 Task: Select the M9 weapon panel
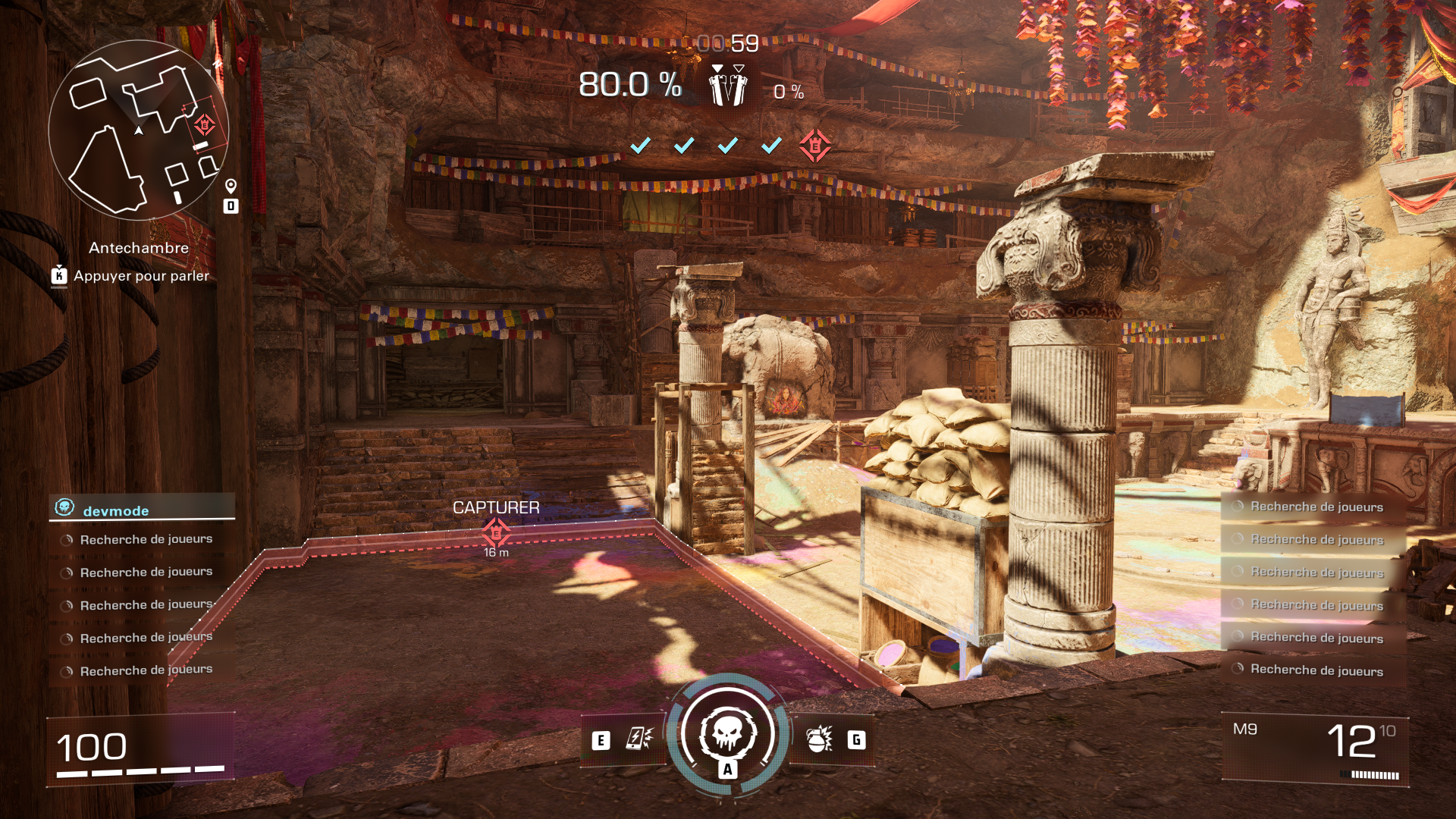click(1315, 748)
